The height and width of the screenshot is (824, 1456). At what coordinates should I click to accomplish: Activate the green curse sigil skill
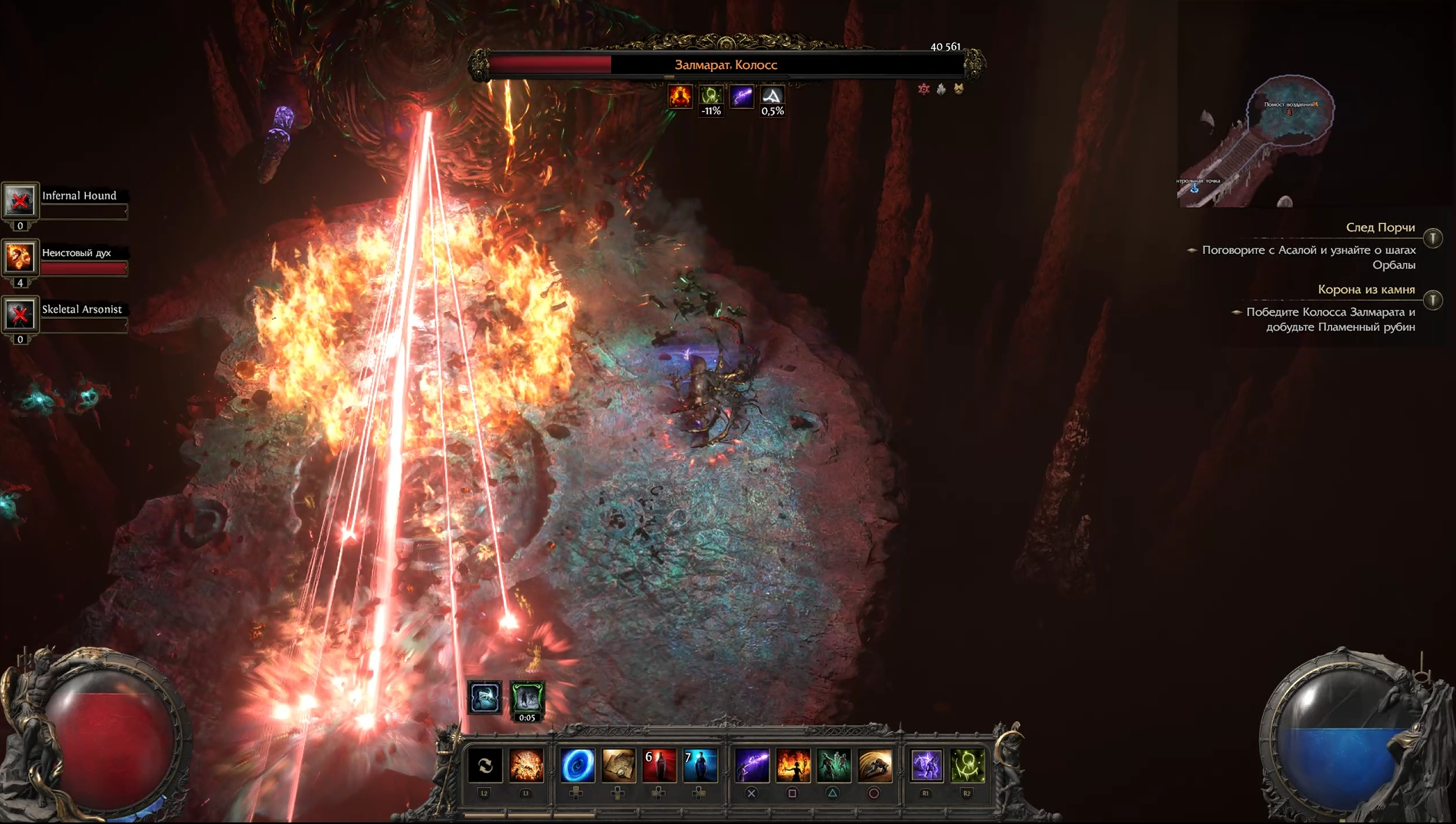967,765
